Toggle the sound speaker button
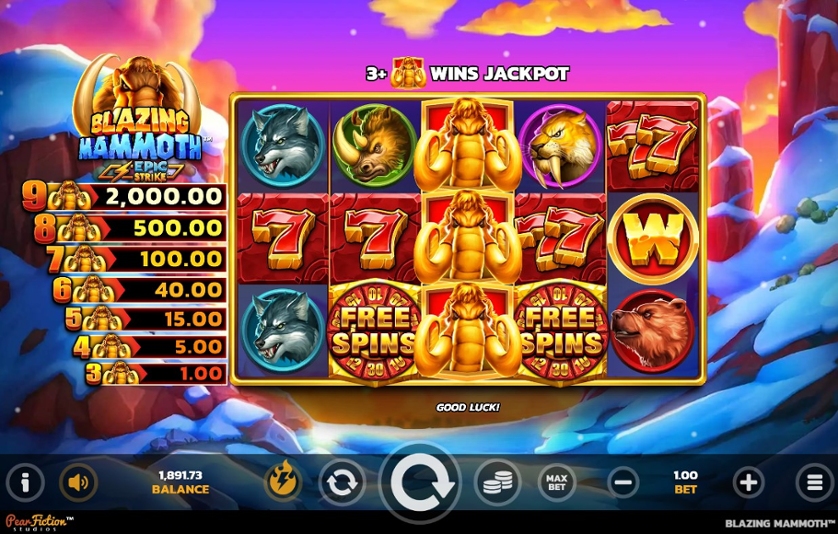The width and height of the screenshot is (838, 534). 77,482
